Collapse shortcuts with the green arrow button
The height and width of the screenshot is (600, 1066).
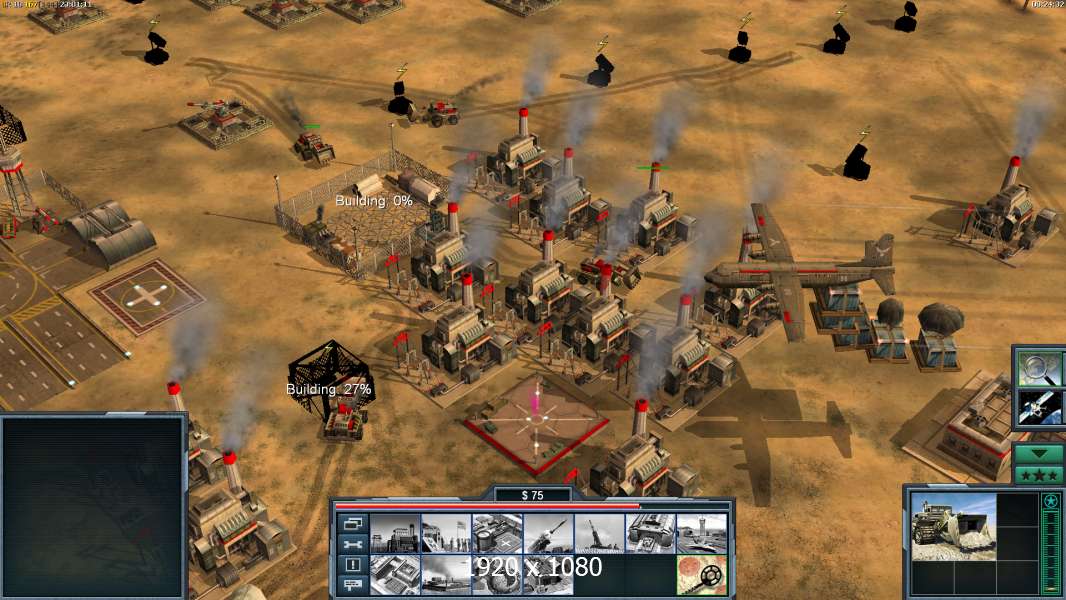pos(1039,454)
